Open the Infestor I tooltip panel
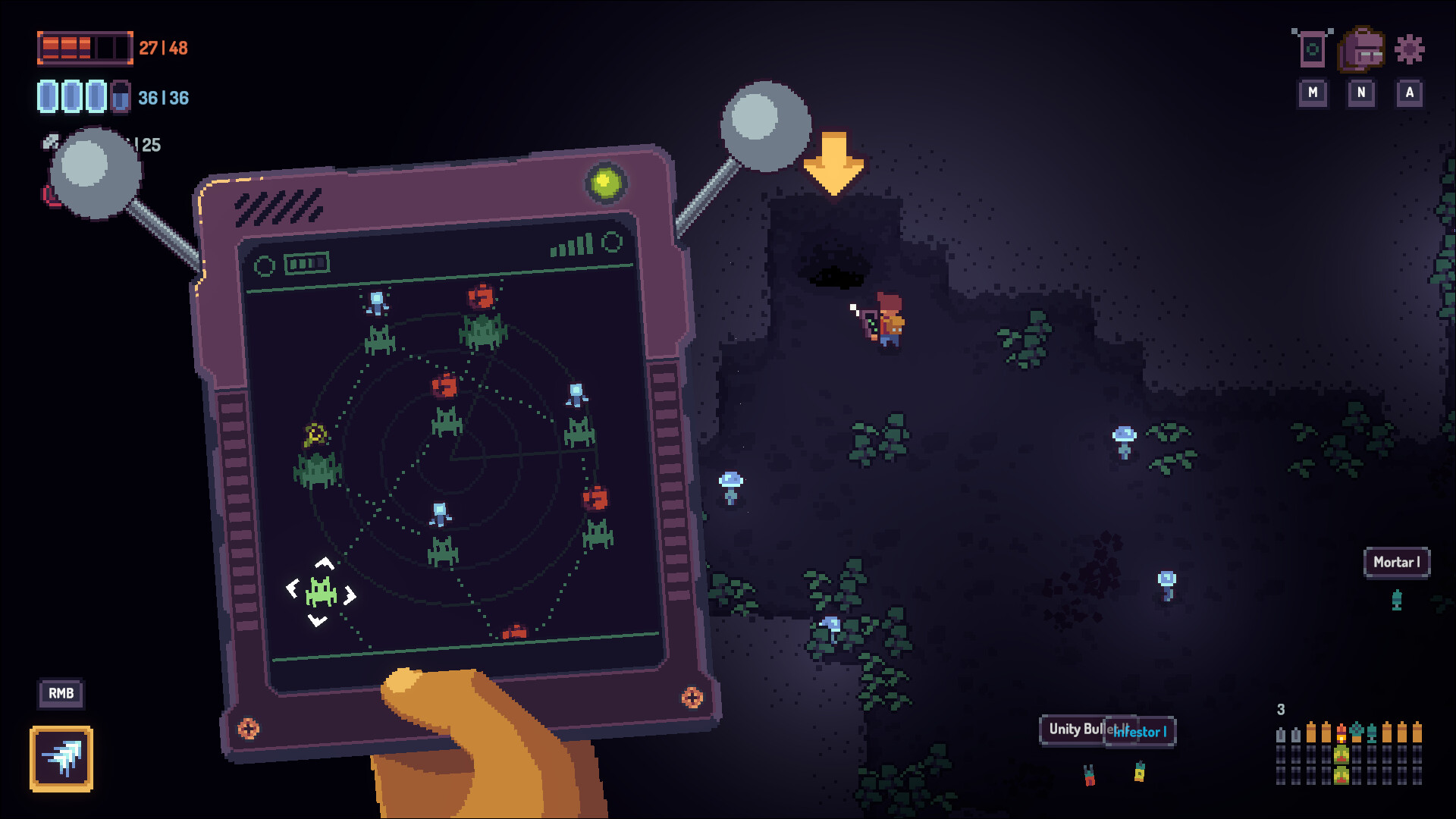Screen dimensions: 1456x819 point(1139,732)
